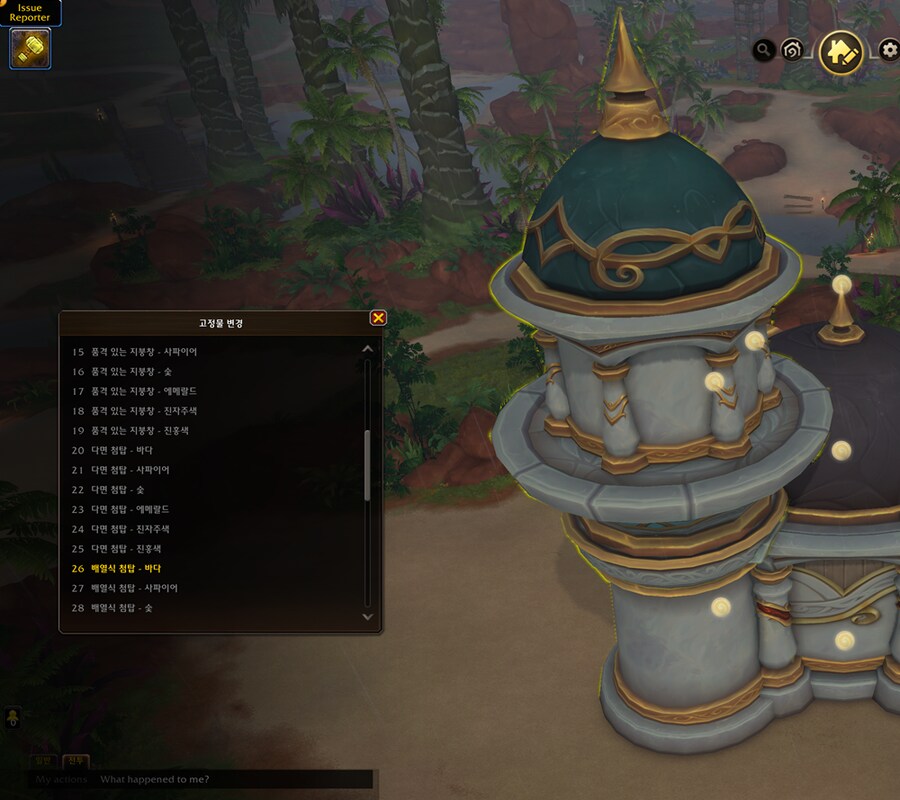
Task: Click the spiral house icon
Action: pos(792,49)
